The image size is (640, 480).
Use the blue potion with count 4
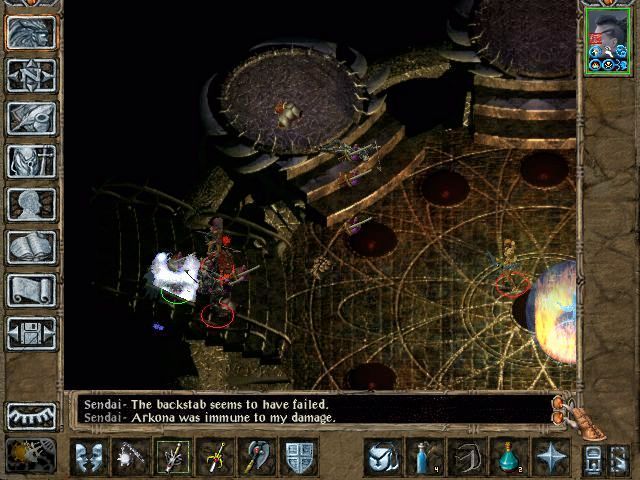[x=423, y=456]
